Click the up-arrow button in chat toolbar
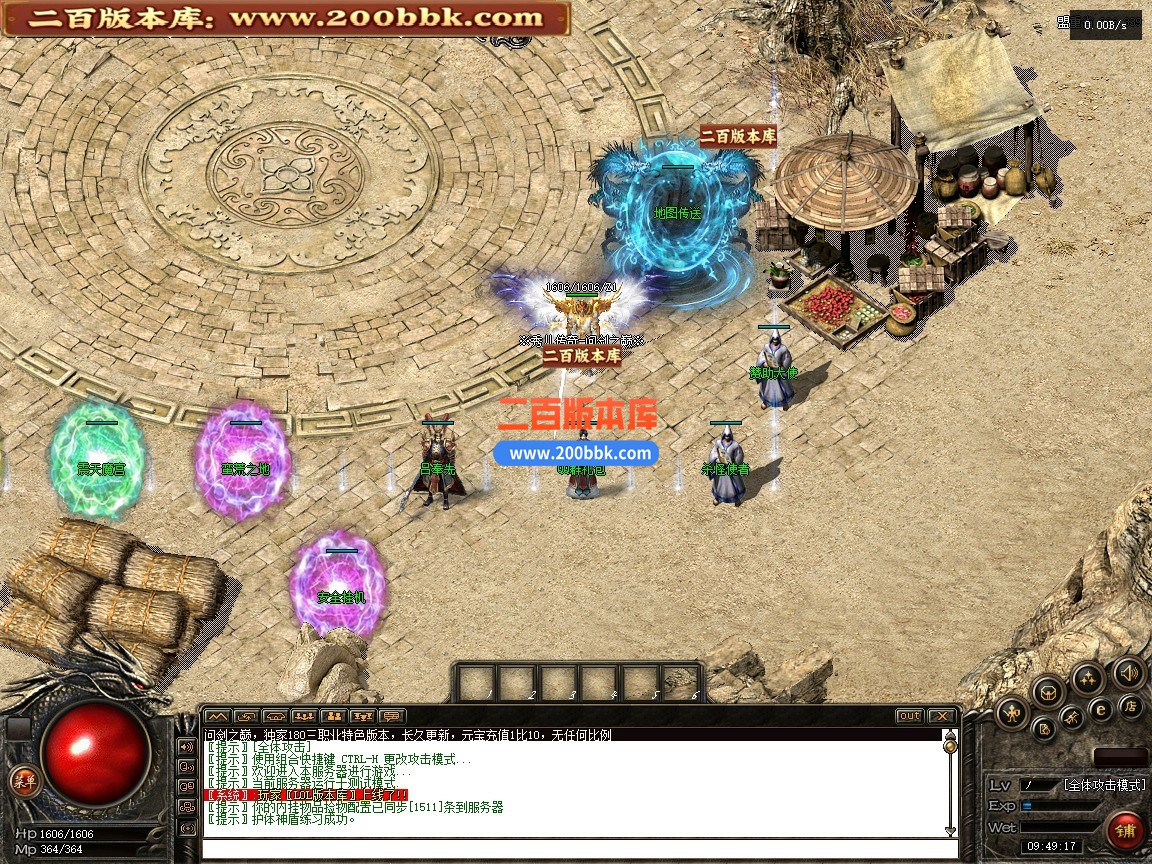1152x864 pixels. point(217,716)
